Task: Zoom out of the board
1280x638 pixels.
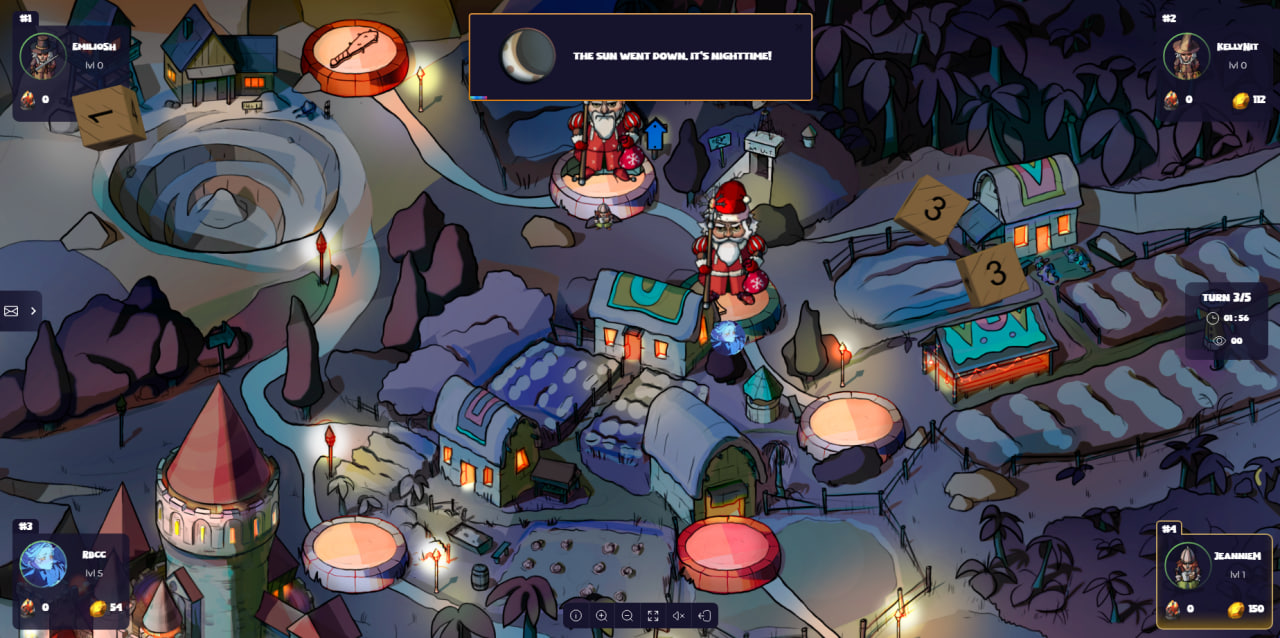Action: point(627,616)
